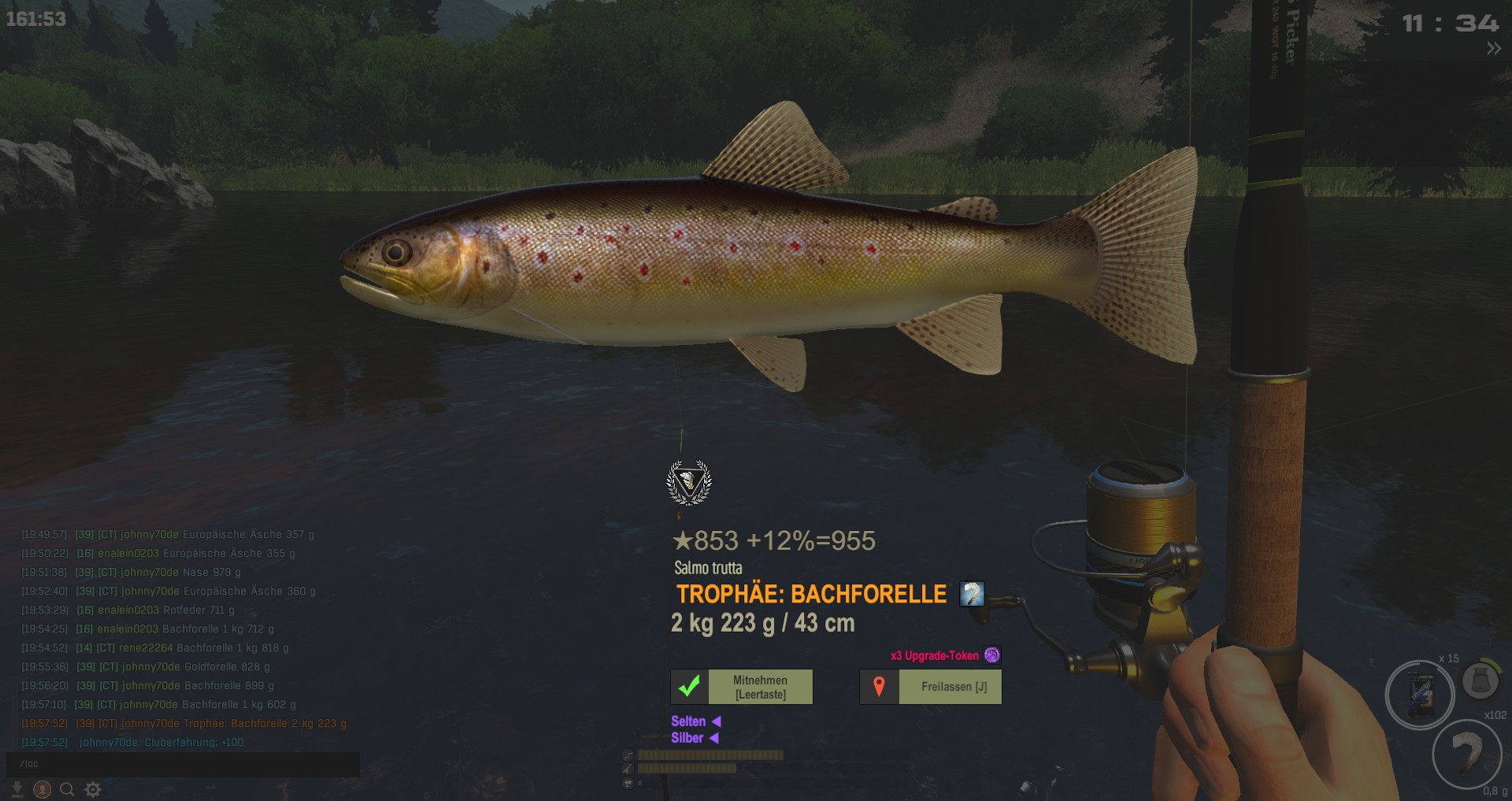Click the chat download arrow icon
Viewport: 1512px width, 801px height.
[x=17, y=789]
